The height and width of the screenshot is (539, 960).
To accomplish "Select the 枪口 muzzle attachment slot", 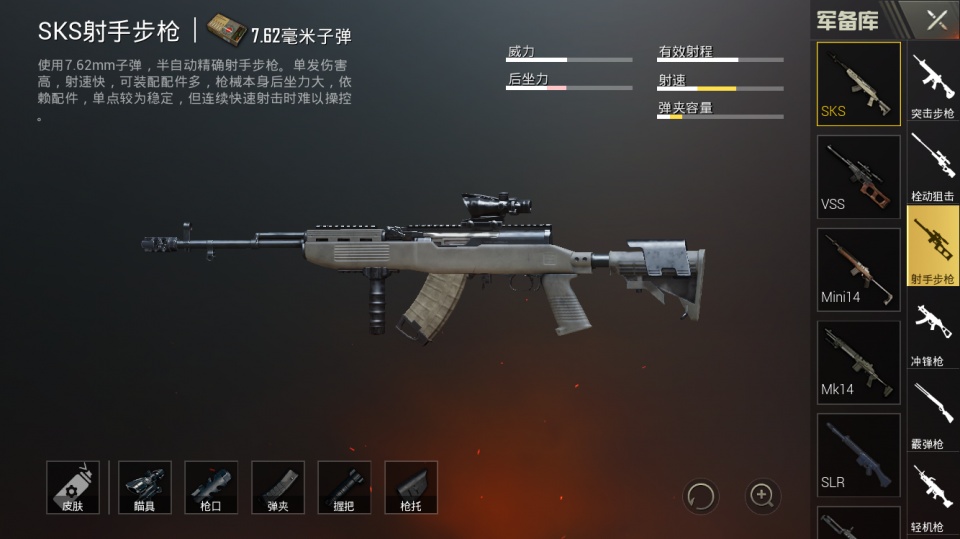I will [211, 487].
